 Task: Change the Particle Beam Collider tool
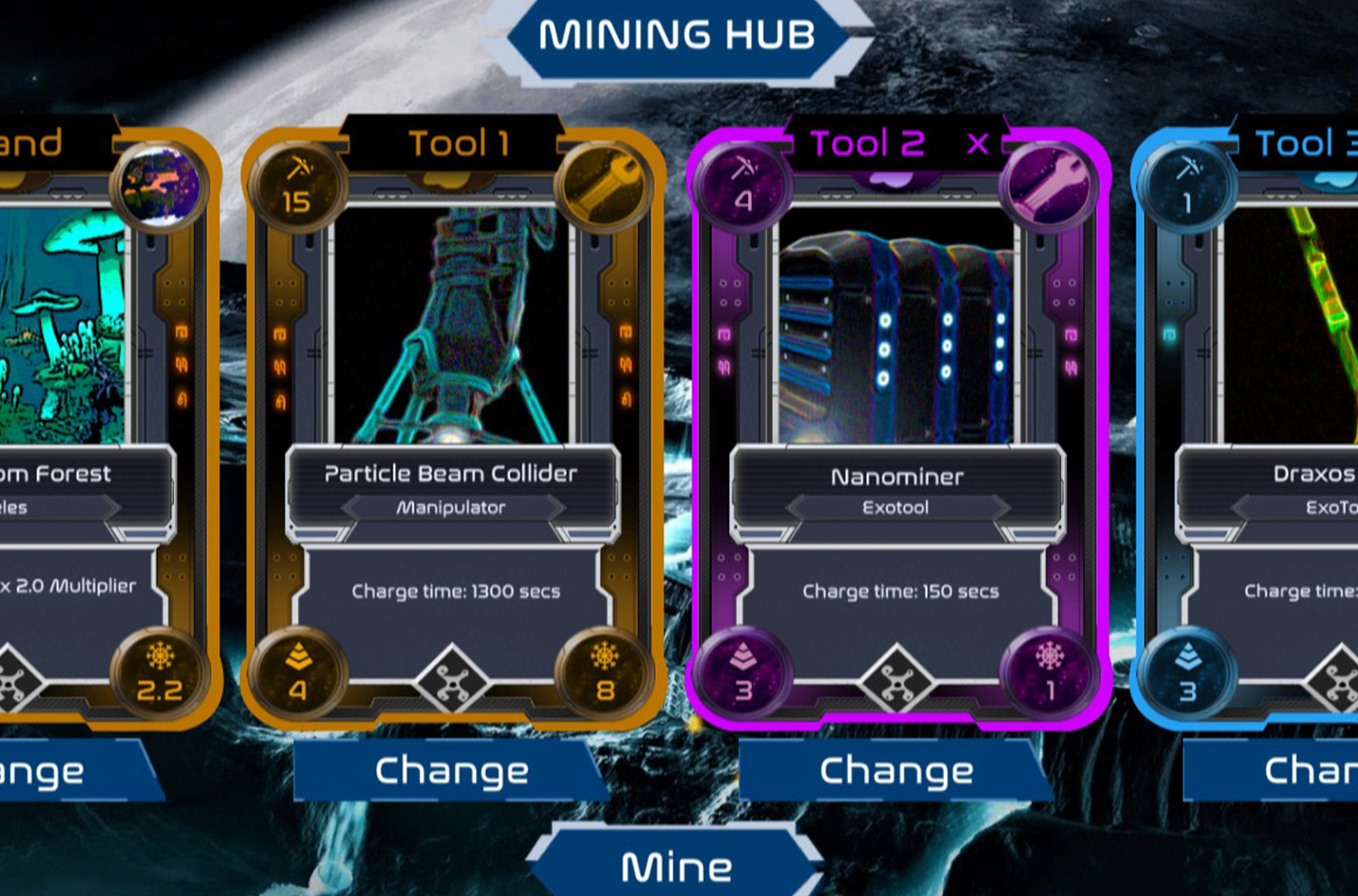coord(452,770)
